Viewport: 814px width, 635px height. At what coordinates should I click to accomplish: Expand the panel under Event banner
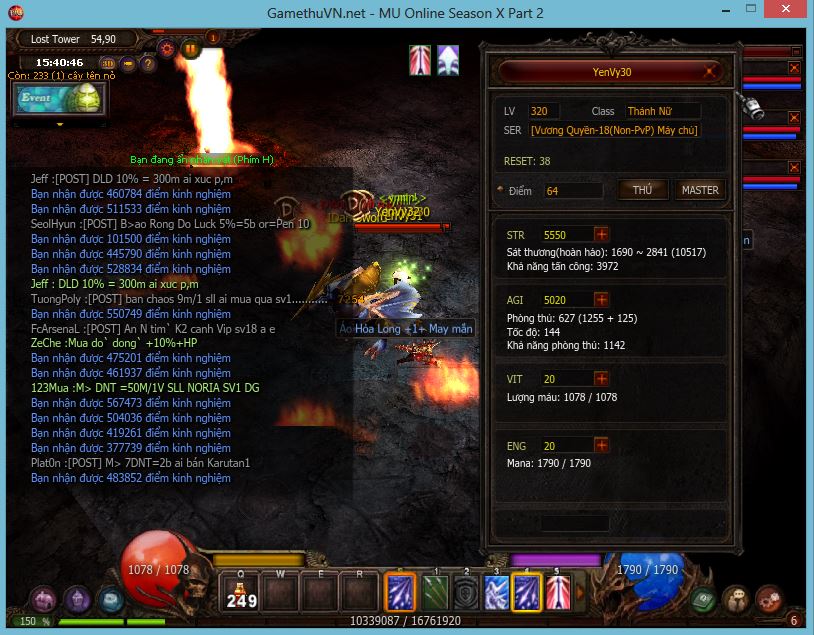[x=58, y=124]
